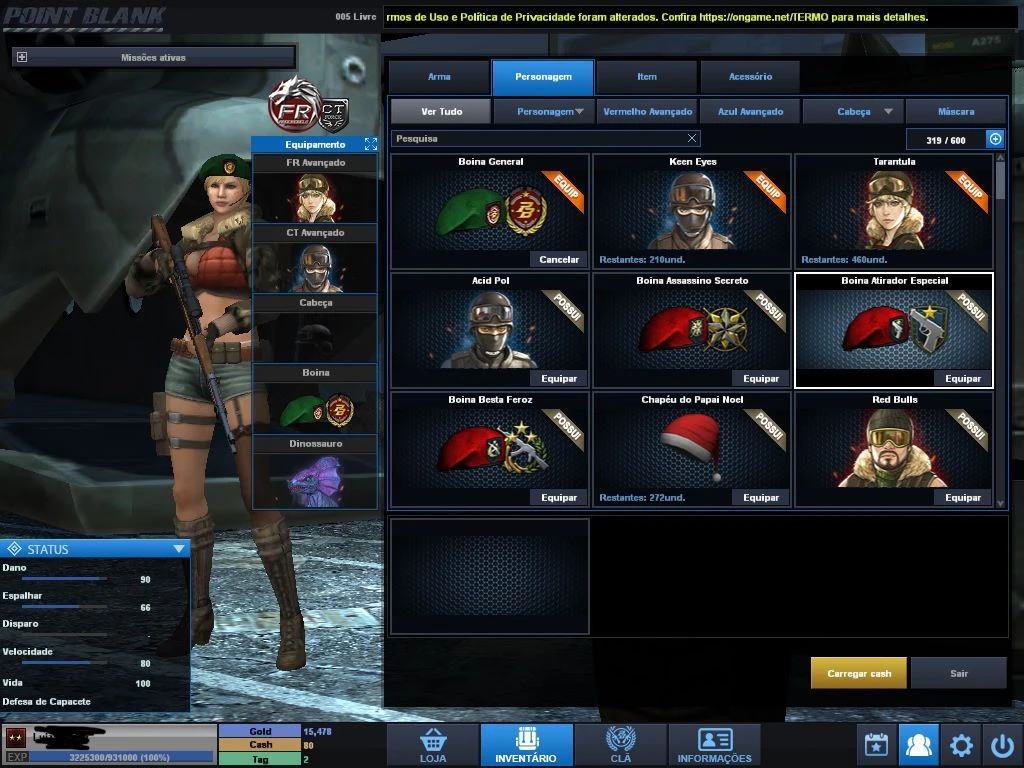Viewport: 1024px width, 768px height.
Task: Filter by Vermelho Avançado
Action: pos(647,112)
